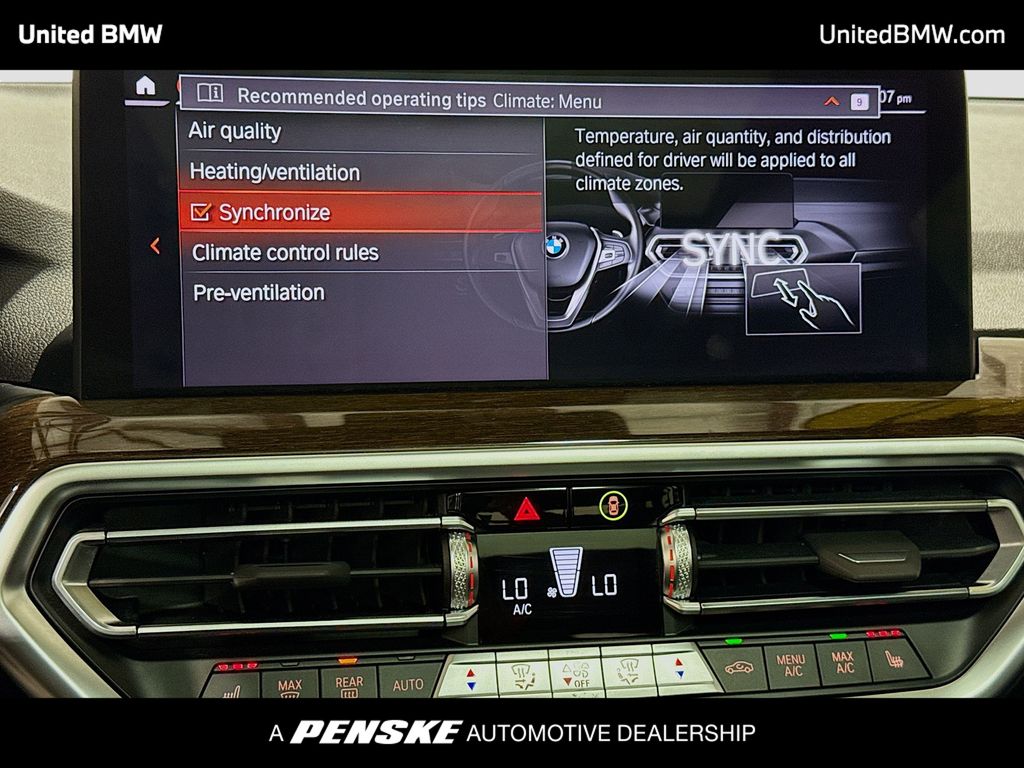The image size is (1024, 768).
Task: Collapse the banner with the orange up chevron
Action: [x=831, y=101]
